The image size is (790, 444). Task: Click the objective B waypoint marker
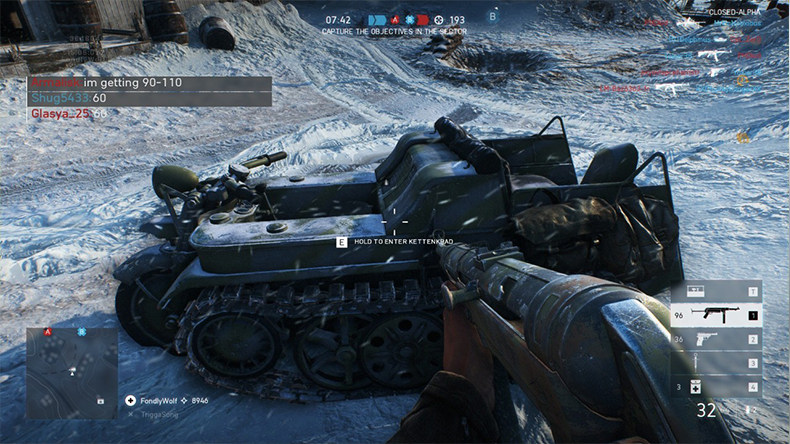(491, 16)
